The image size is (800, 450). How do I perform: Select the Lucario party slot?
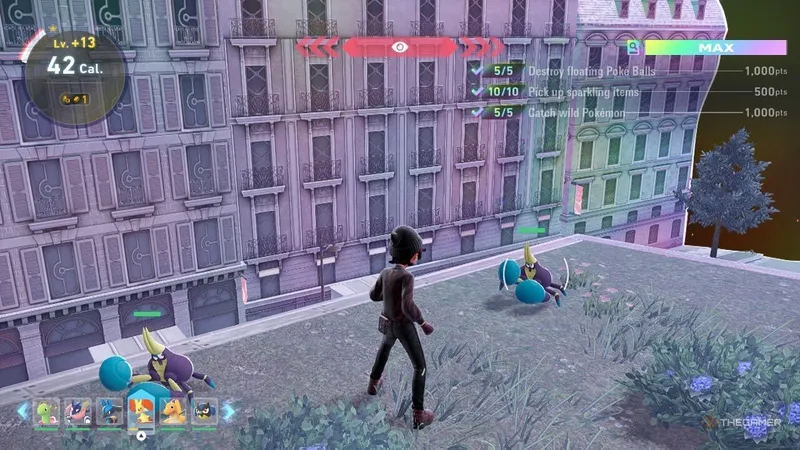(x=109, y=411)
